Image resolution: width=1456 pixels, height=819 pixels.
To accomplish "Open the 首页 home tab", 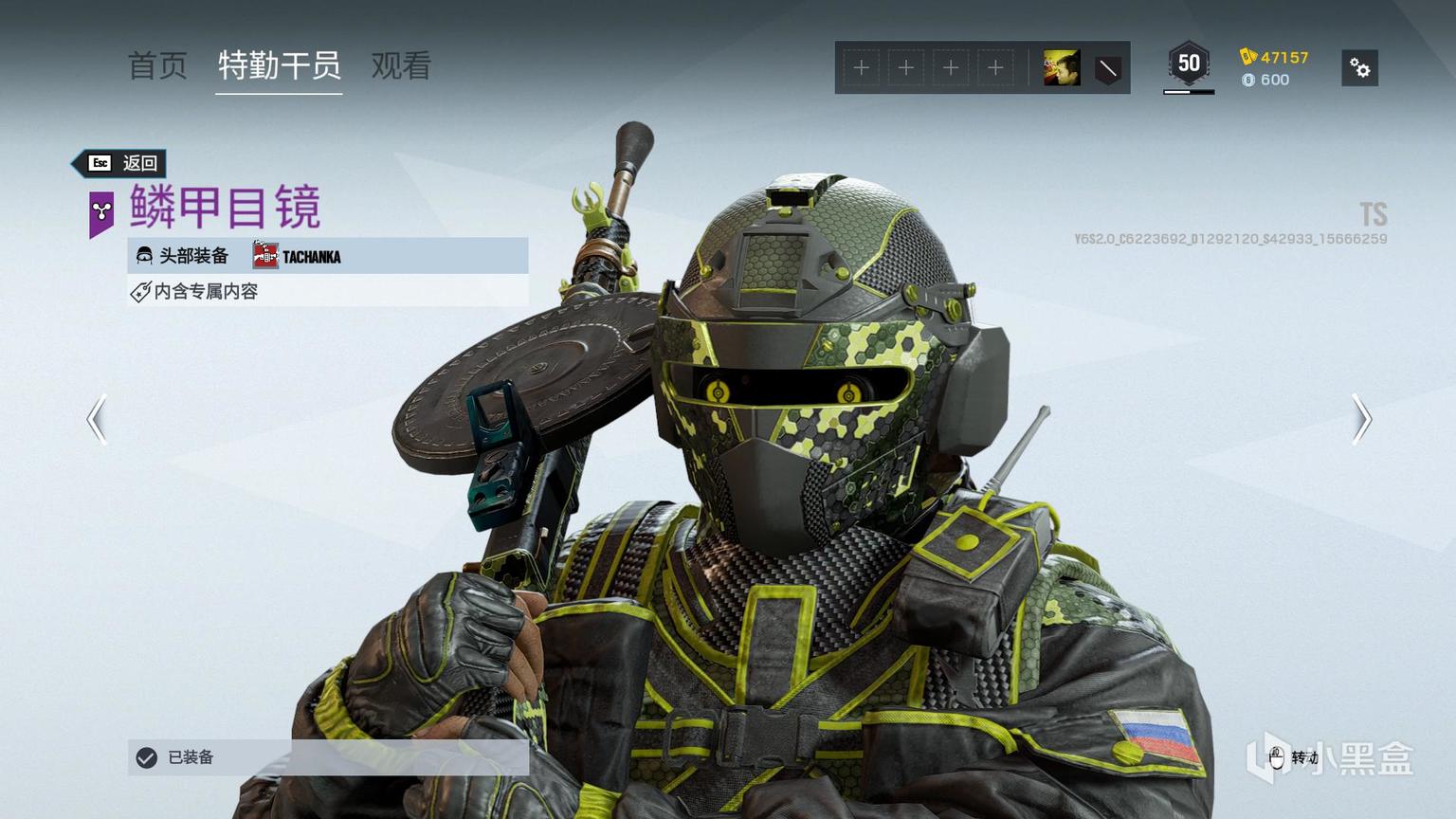I will [x=157, y=66].
